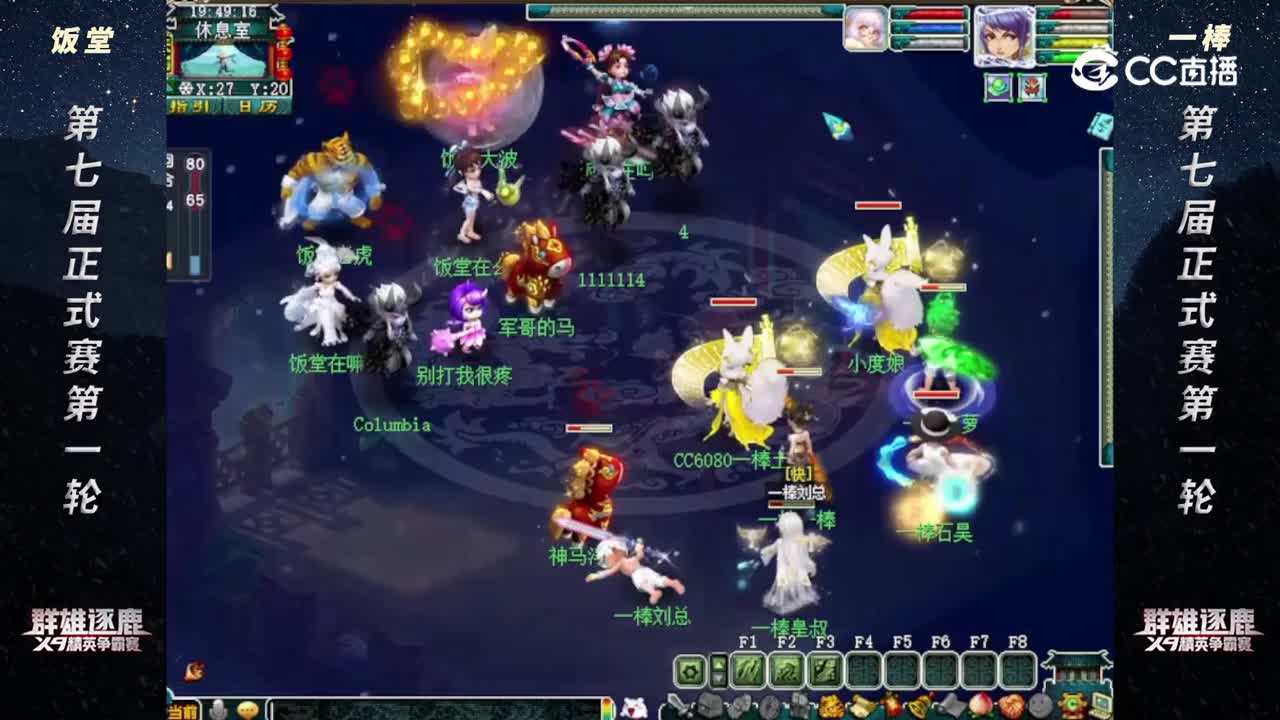Image resolution: width=1280 pixels, height=720 pixels.
Task: Toggle the microphone icon in the chat bar
Action: [x=218, y=708]
